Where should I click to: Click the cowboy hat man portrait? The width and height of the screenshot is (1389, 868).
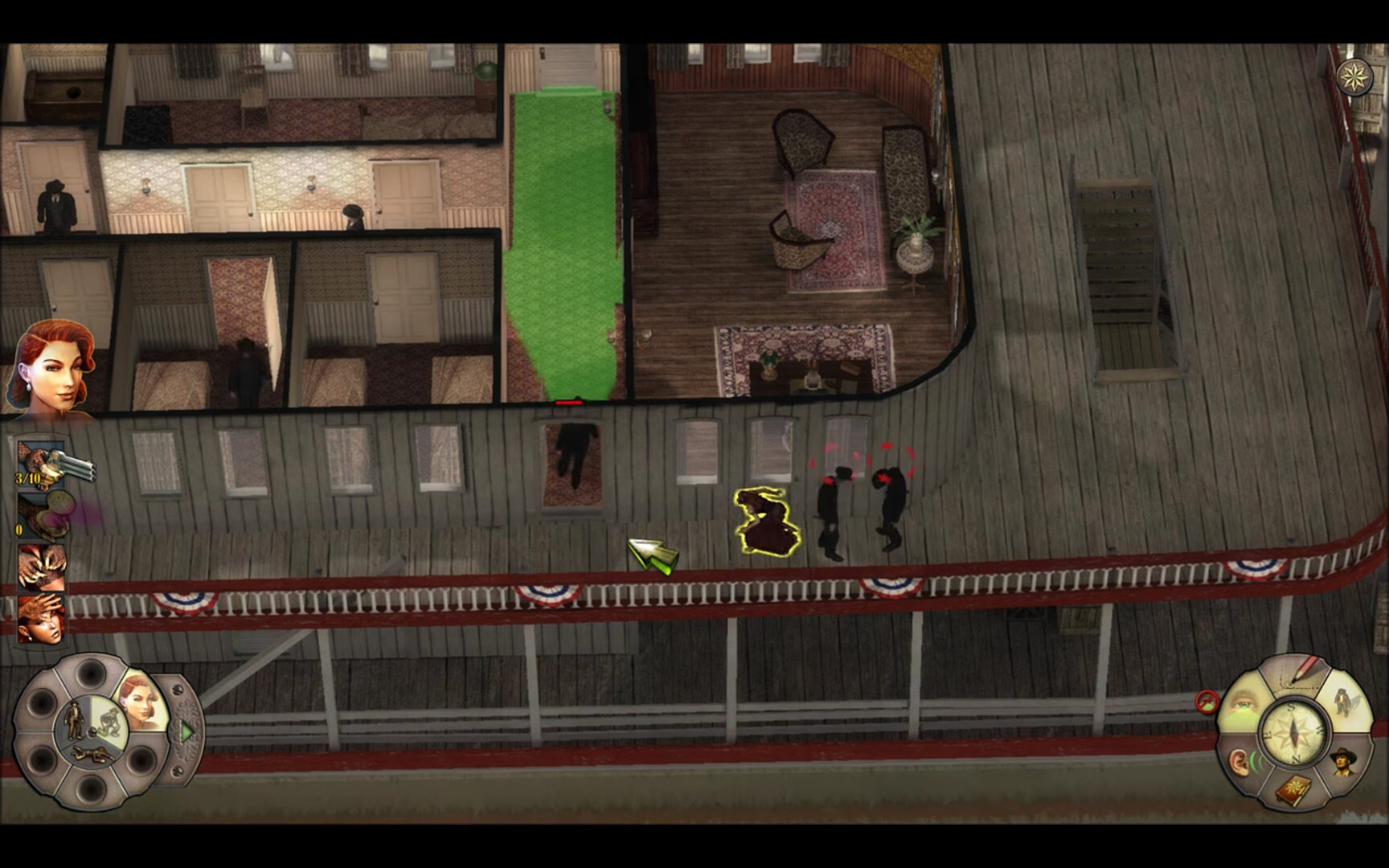[x=1342, y=760]
